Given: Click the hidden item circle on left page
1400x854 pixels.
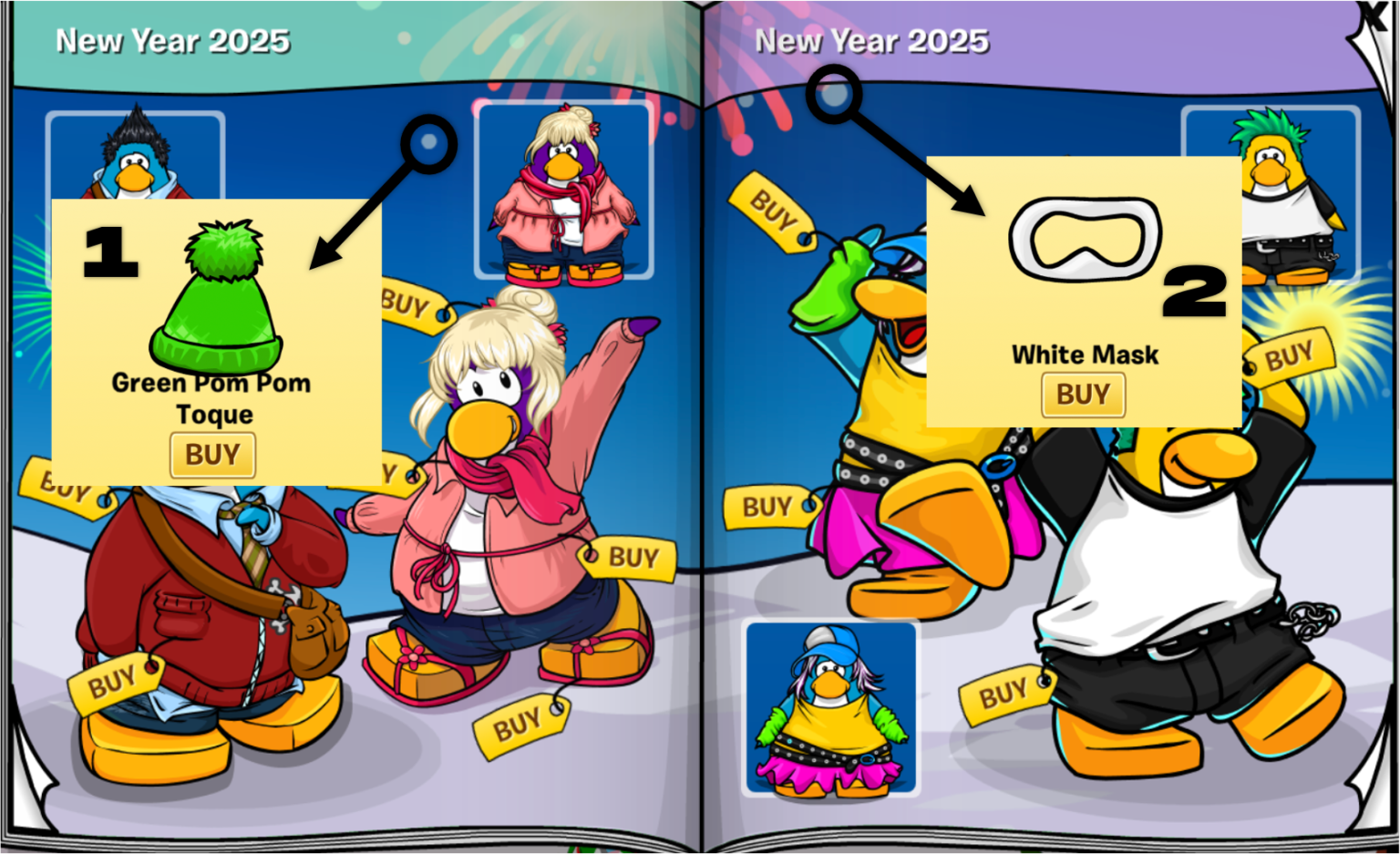Looking at the screenshot, I should click(x=428, y=141).
